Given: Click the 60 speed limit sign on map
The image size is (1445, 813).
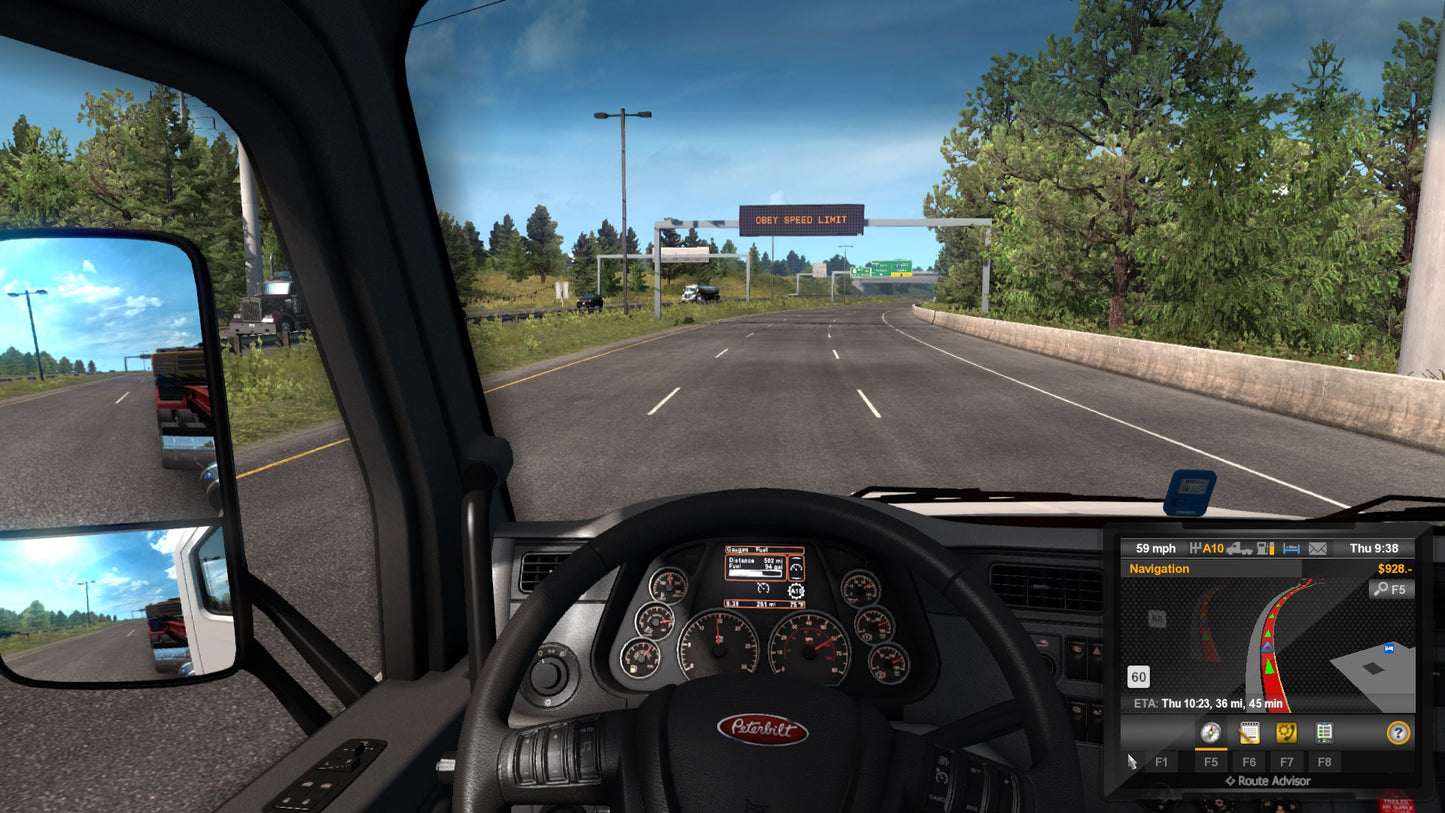Looking at the screenshot, I should coord(1138,677).
